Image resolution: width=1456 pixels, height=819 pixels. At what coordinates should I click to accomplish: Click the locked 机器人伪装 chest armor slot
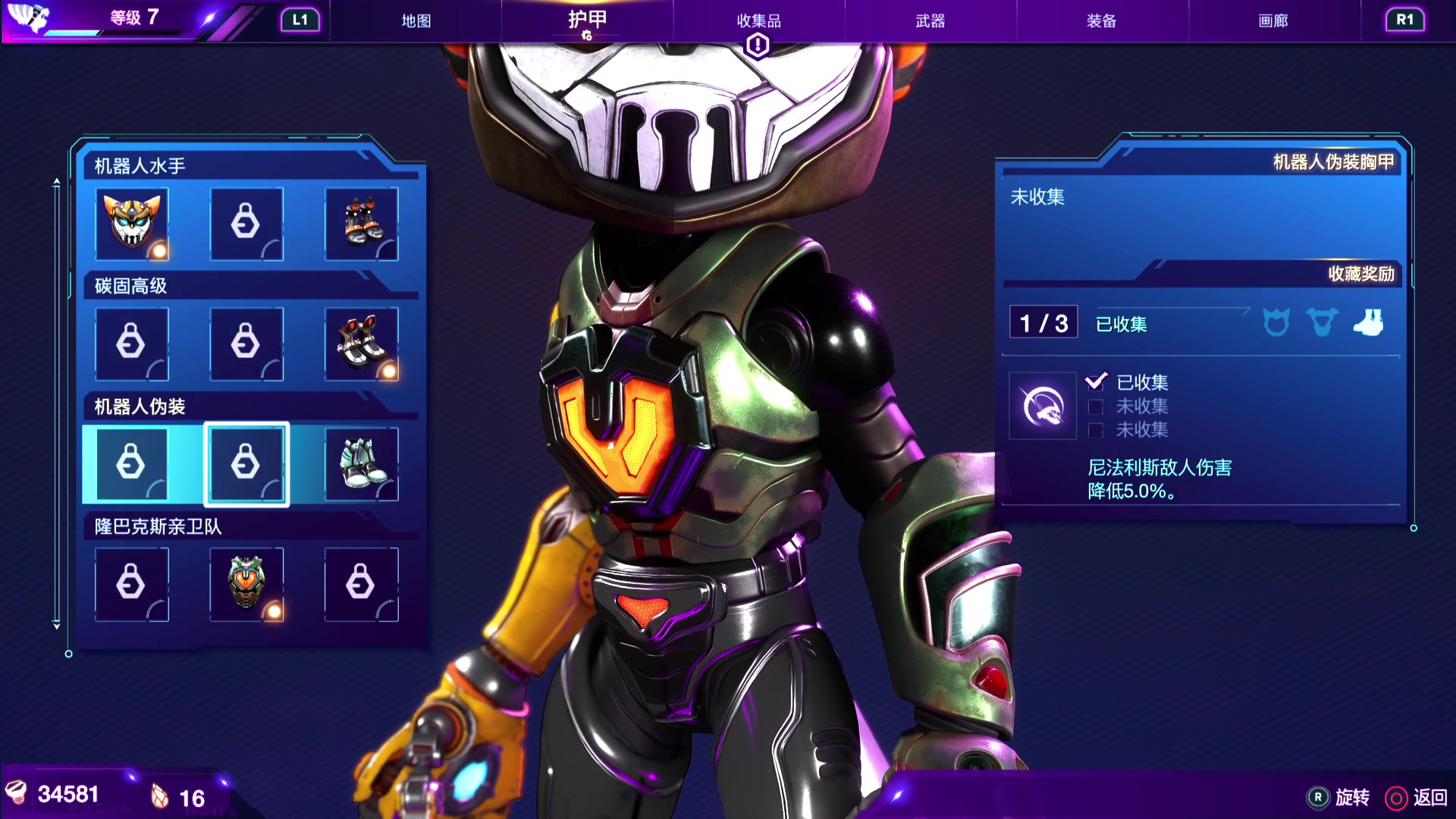point(246,463)
